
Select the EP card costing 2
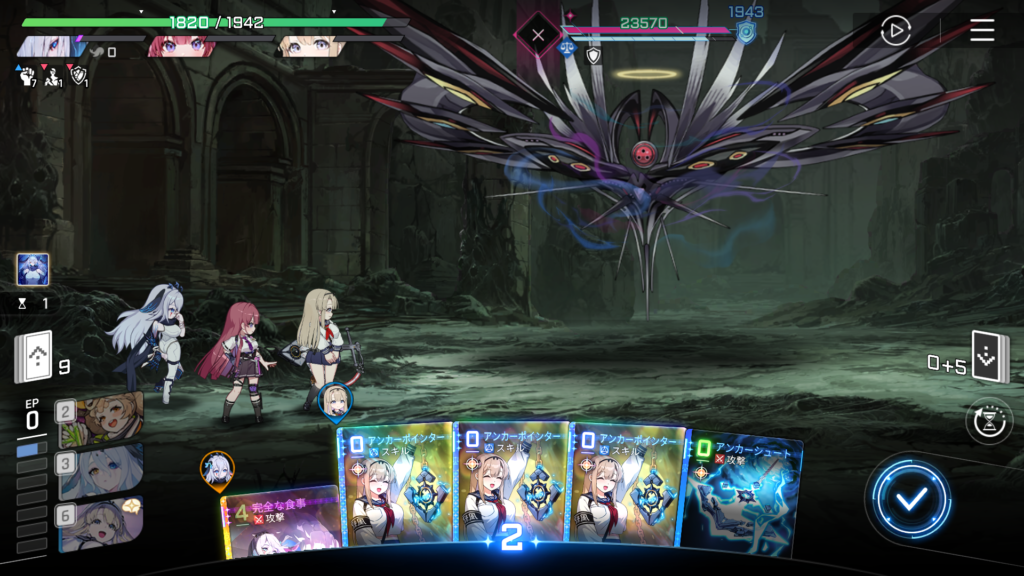click(x=100, y=419)
